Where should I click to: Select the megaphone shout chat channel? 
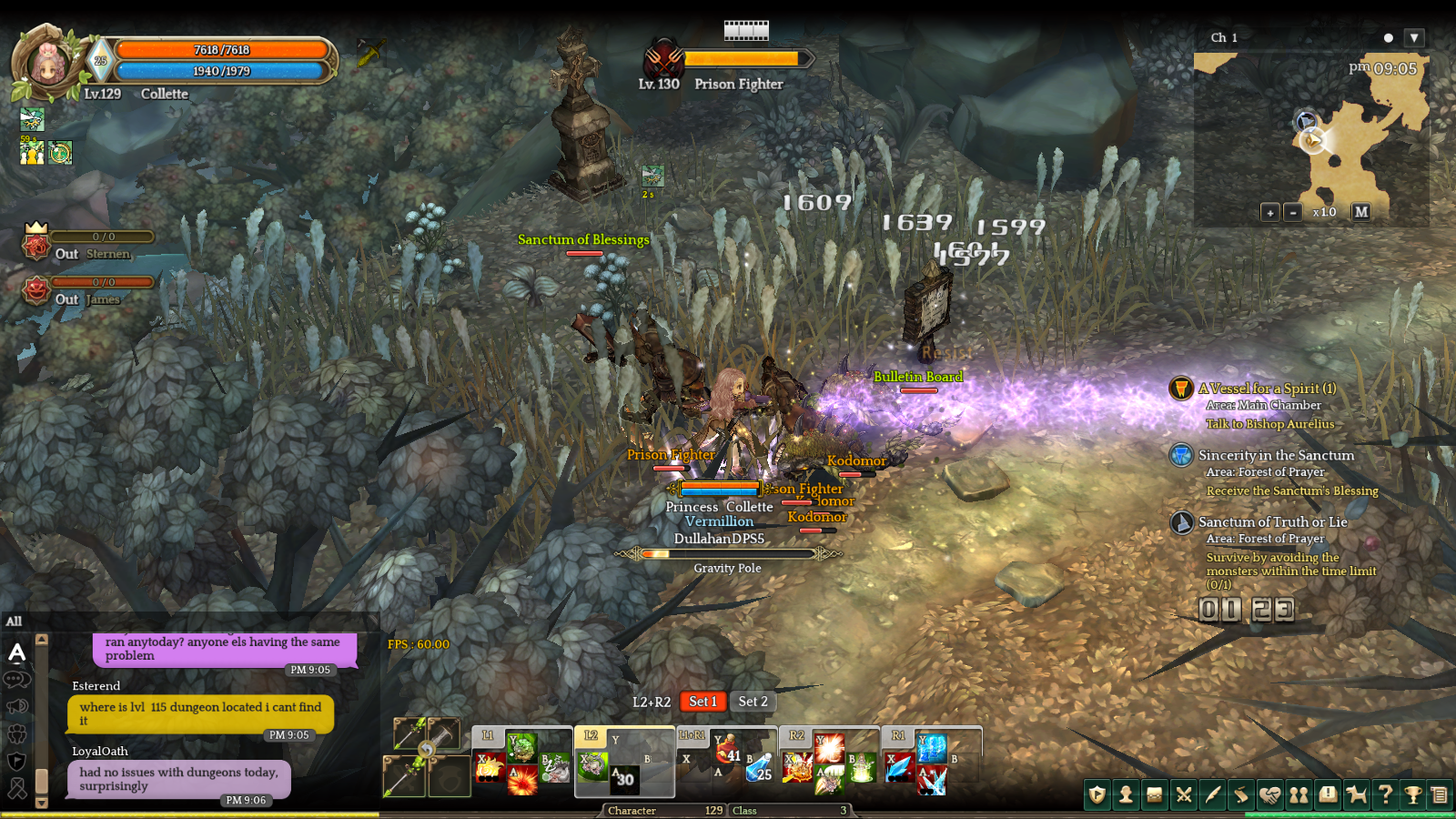click(x=16, y=706)
